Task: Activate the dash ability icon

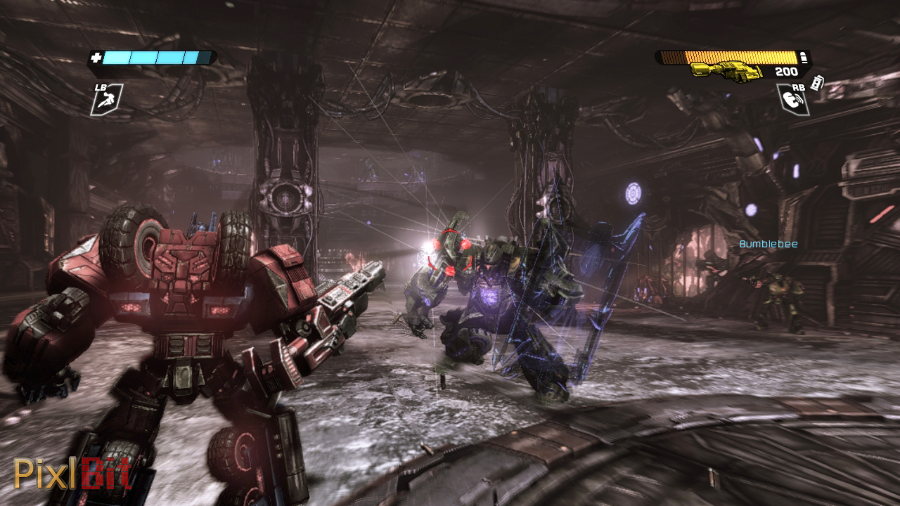Action: point(107,96)
